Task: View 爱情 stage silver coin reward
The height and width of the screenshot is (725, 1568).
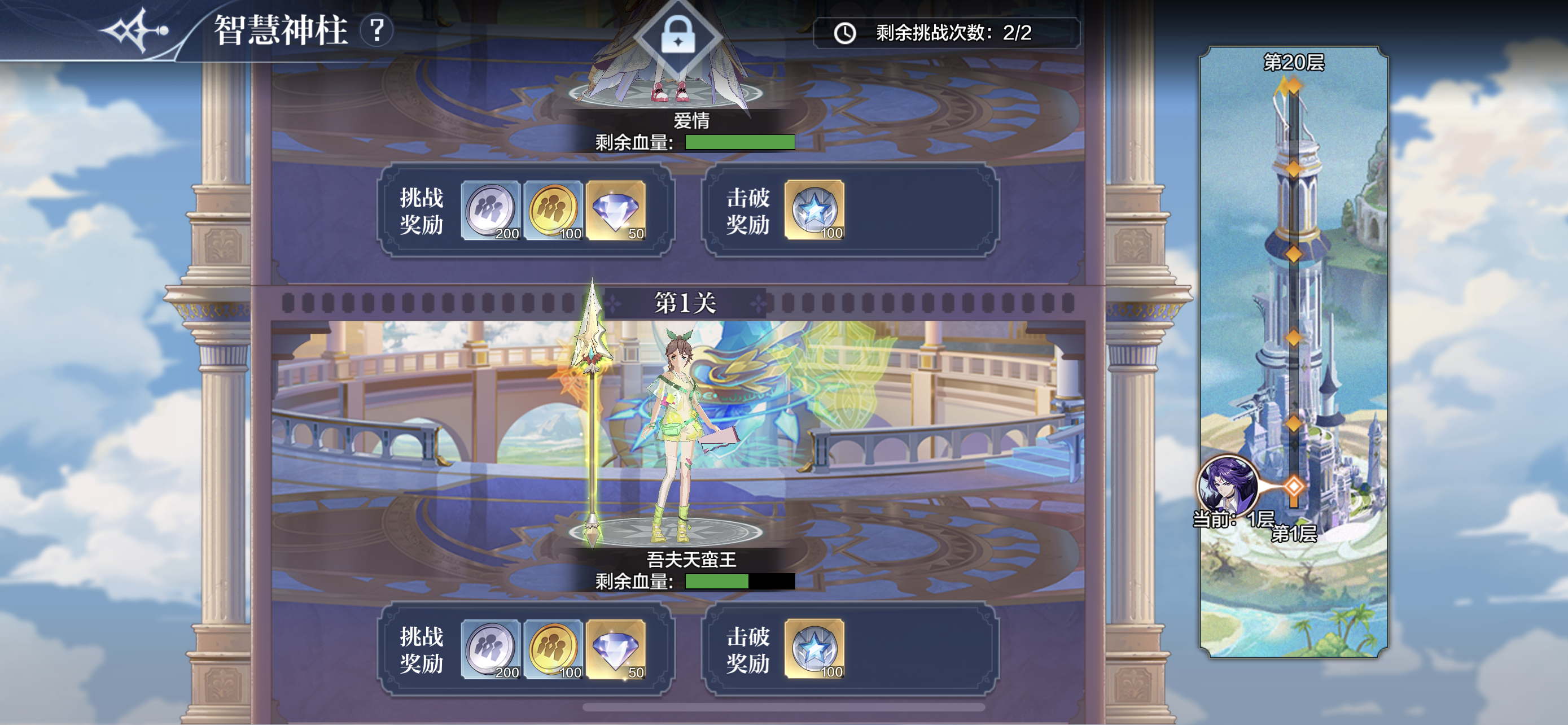Action: [490, 210]
